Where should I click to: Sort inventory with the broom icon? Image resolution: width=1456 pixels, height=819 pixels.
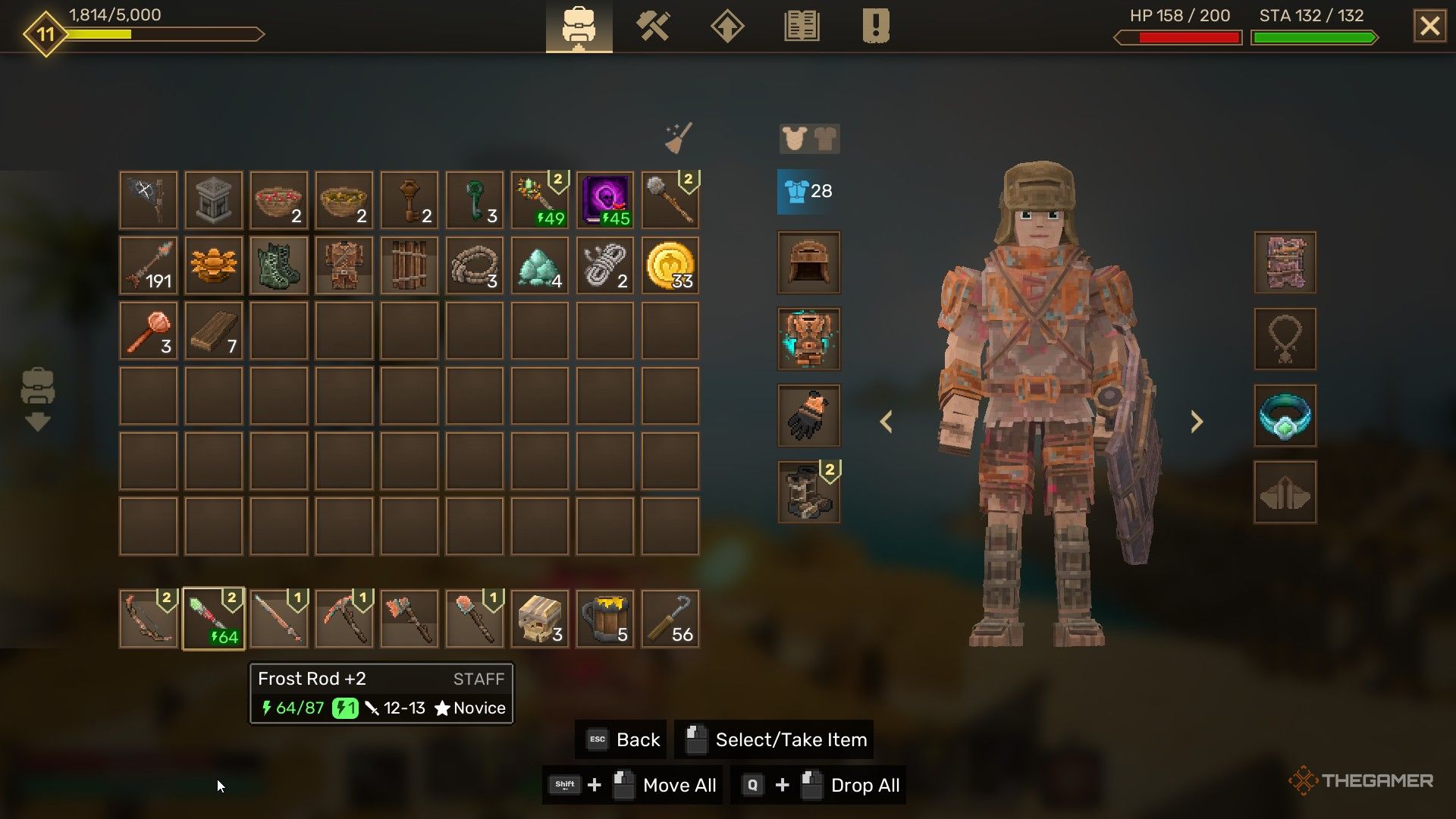[679, 138]
